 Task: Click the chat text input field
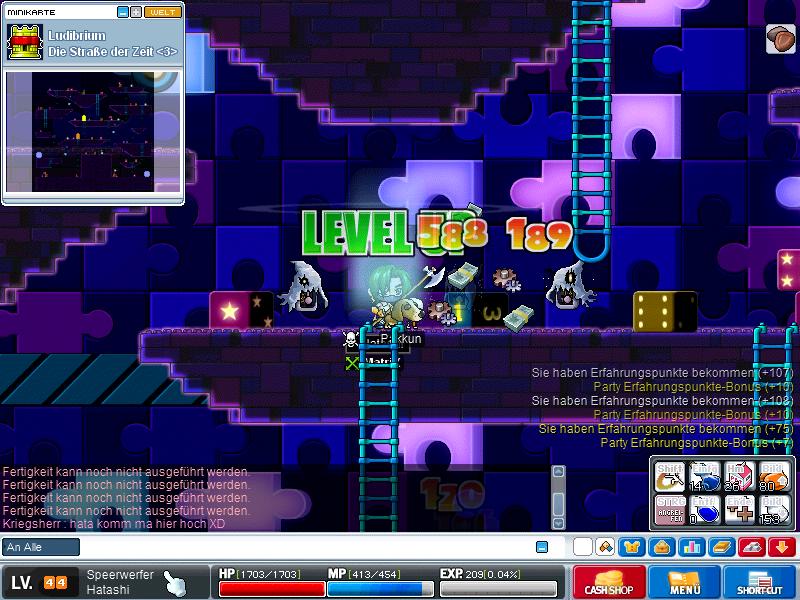[x=300, y=547]
